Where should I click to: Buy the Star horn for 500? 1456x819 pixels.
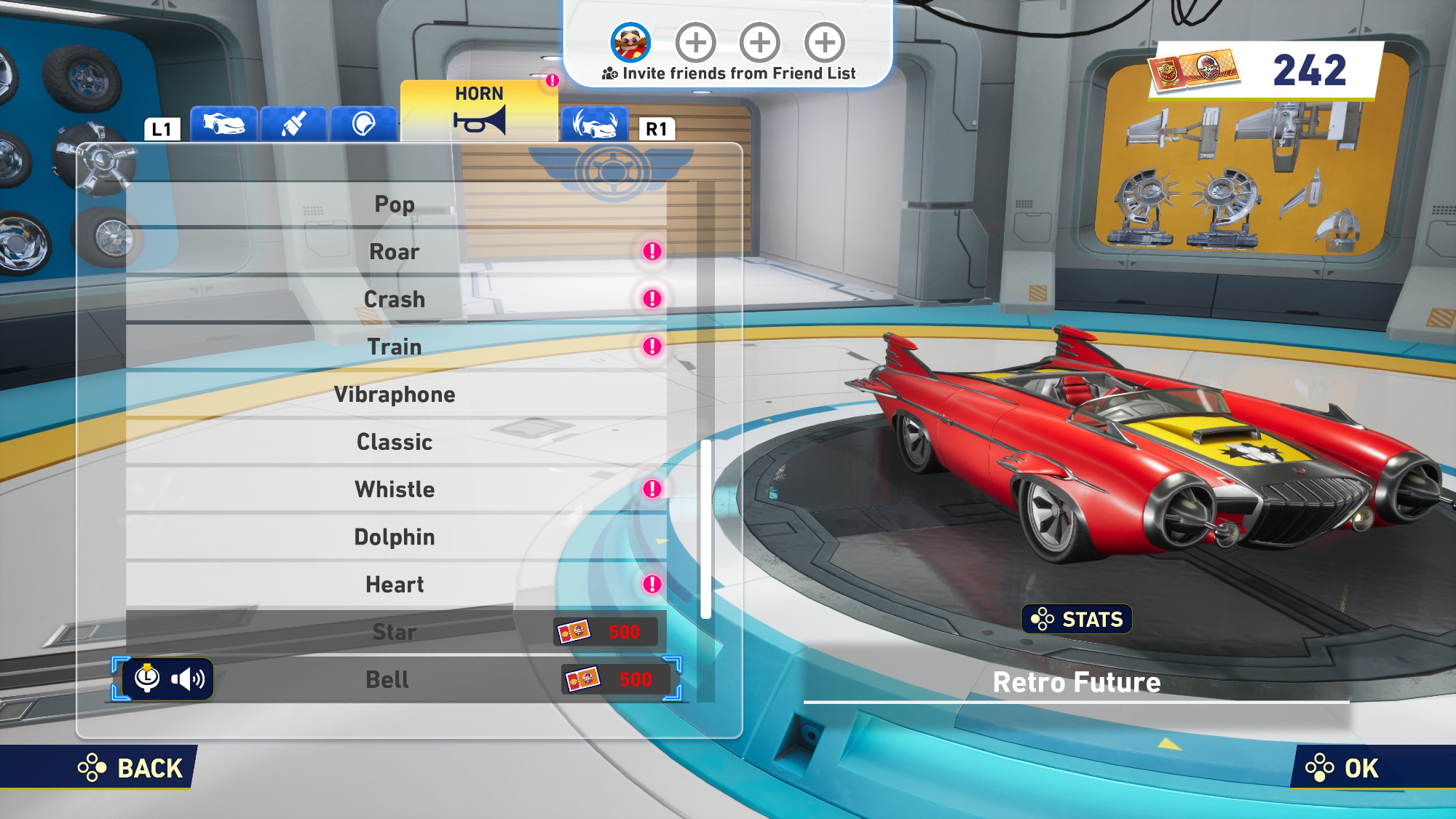pyautogui.click(x=395, y=632)
